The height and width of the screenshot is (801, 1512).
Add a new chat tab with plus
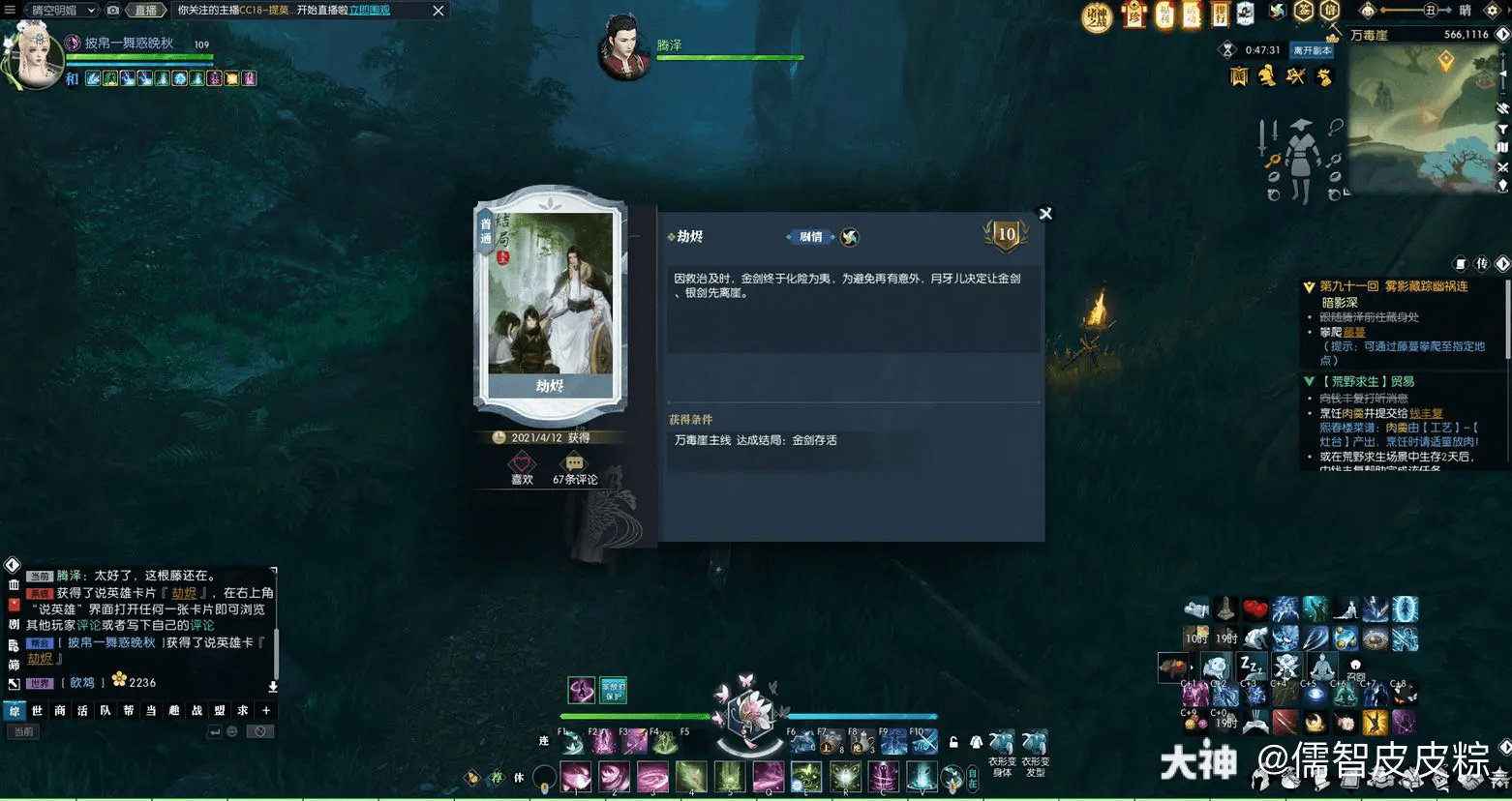coord(266,711)
